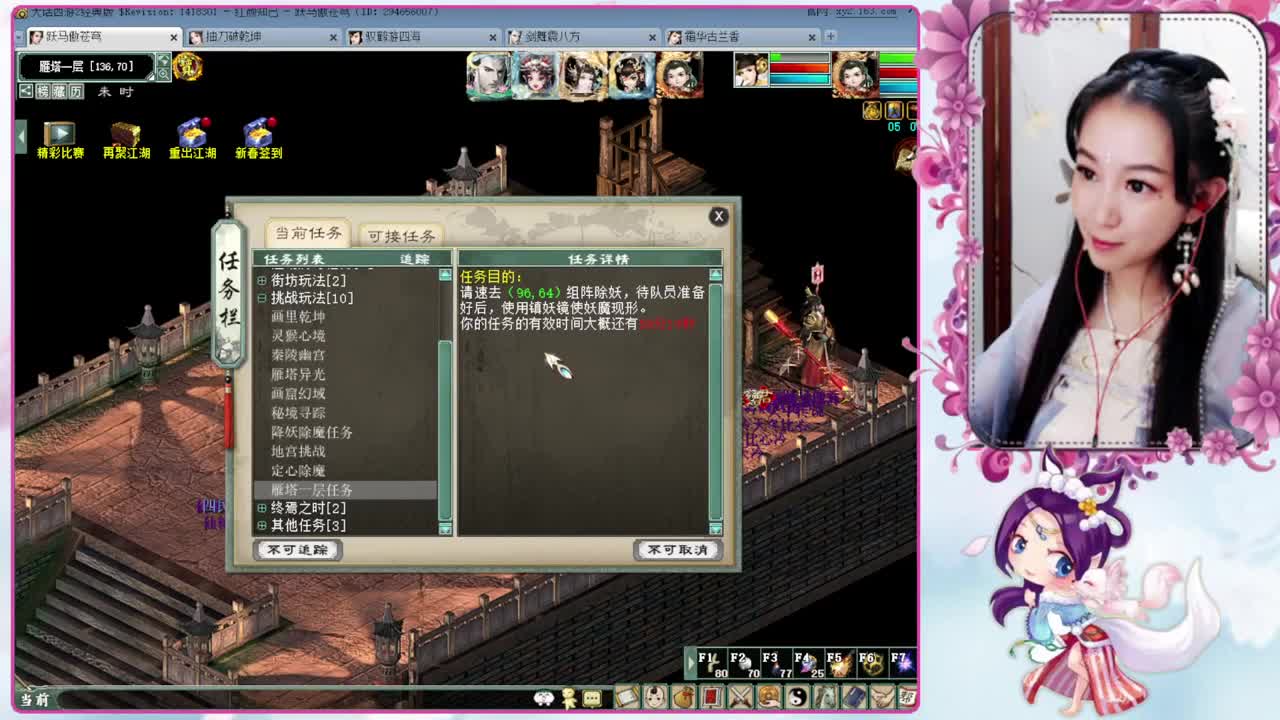Open the 精彩比赛 TV broadcast icon
The width and height of the screenshot is (1280, 720).
click(x=57, y=132)
